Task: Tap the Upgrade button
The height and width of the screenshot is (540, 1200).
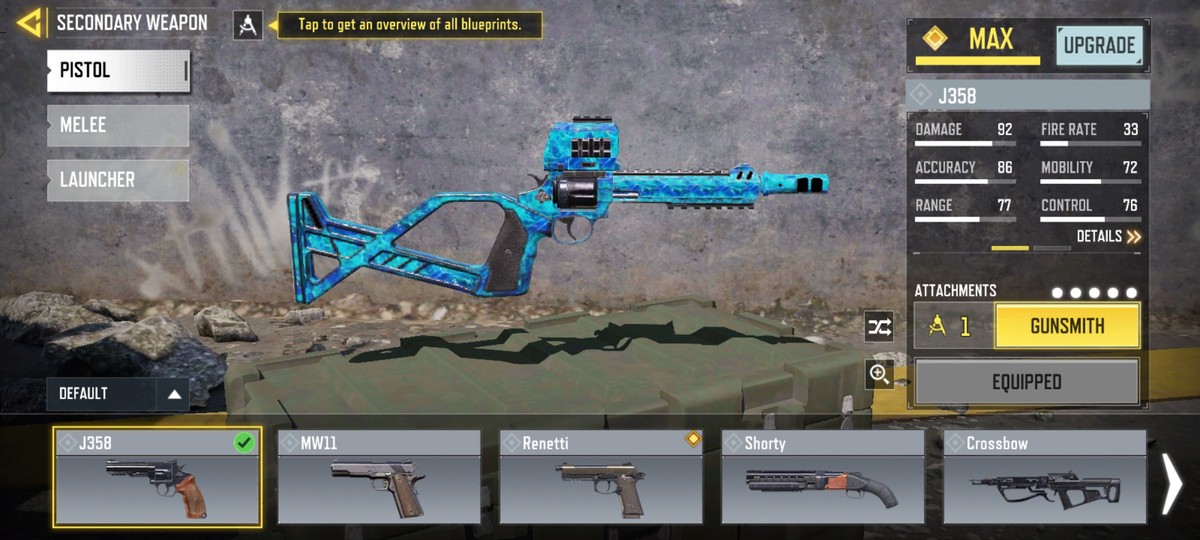Action: [1099, 46]
